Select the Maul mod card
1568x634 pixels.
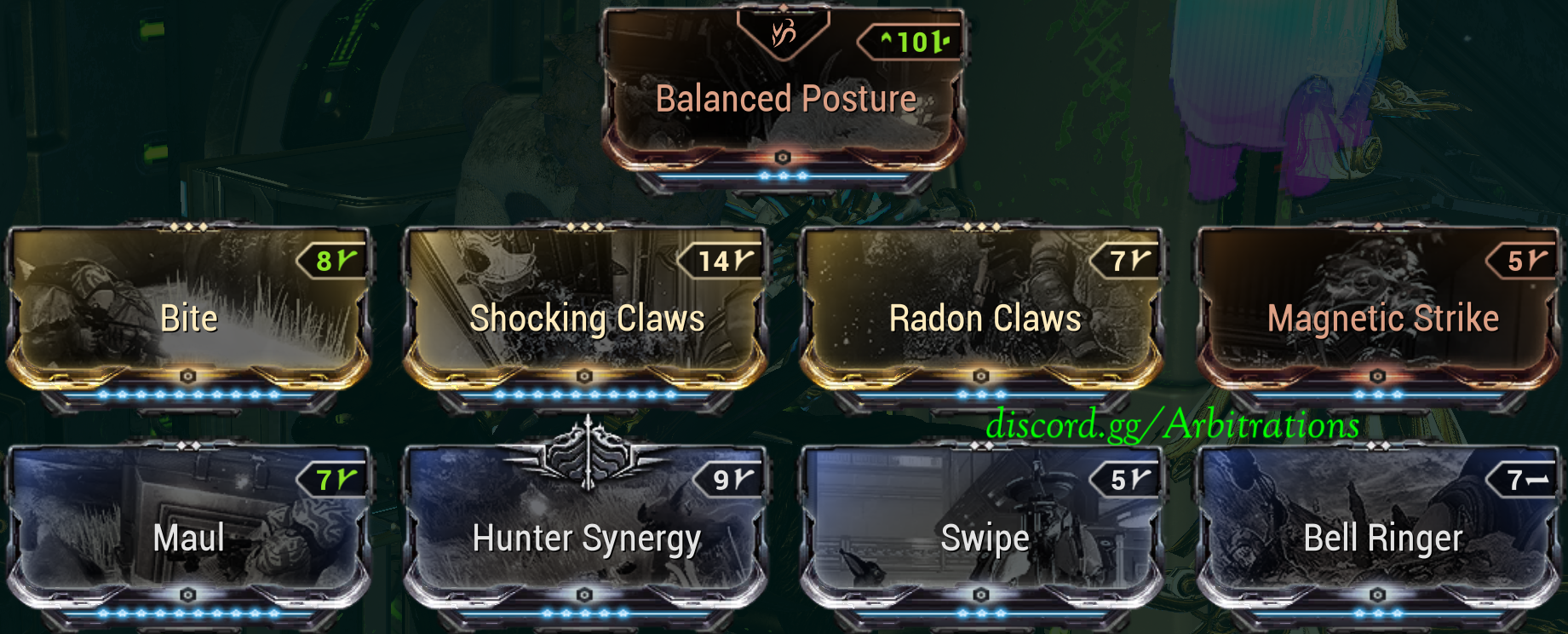188,535
